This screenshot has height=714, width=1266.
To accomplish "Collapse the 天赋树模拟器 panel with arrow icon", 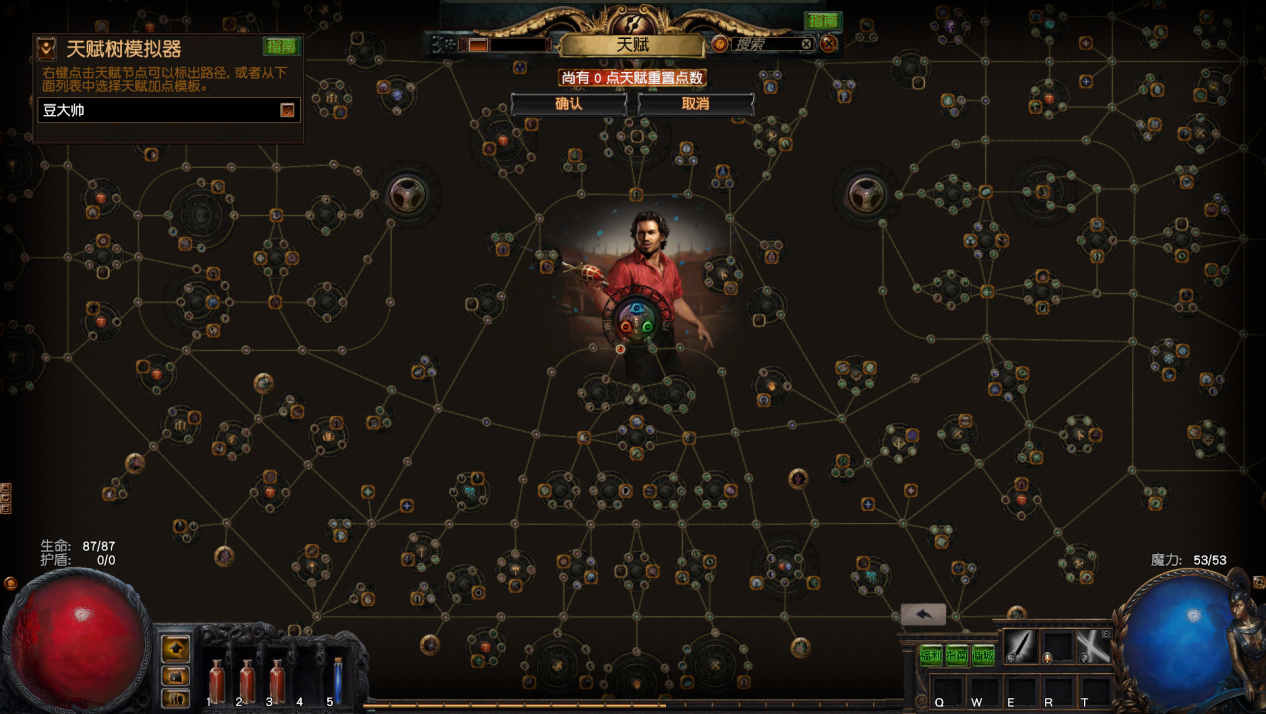I will pos(46,48).
